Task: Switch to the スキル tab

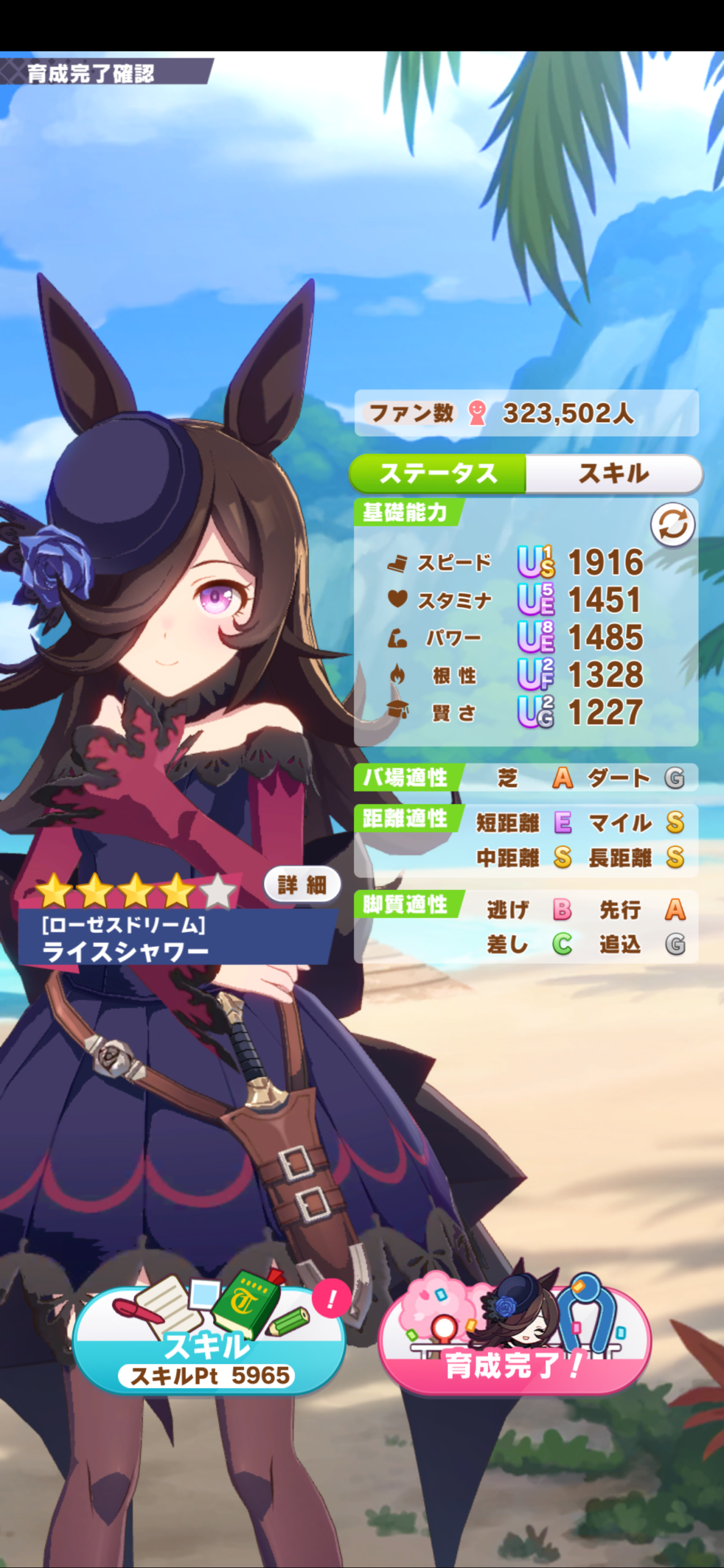Action: (614, 473)
